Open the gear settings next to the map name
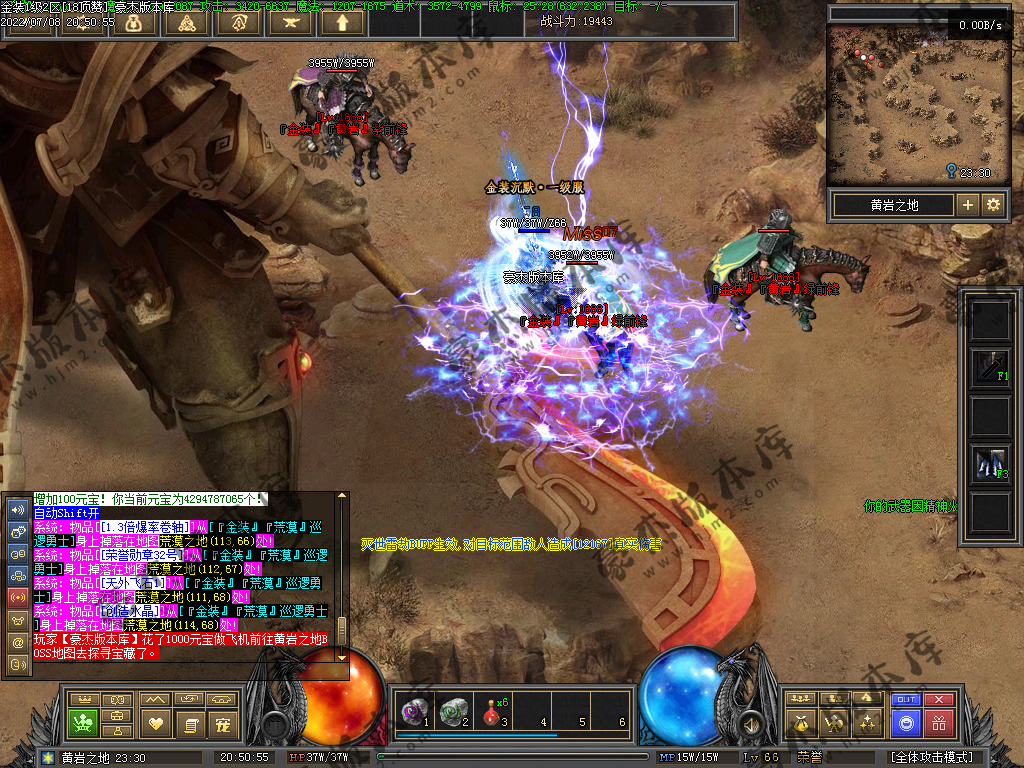This screenshot has height=768, width=1024. tap(992, 205)
